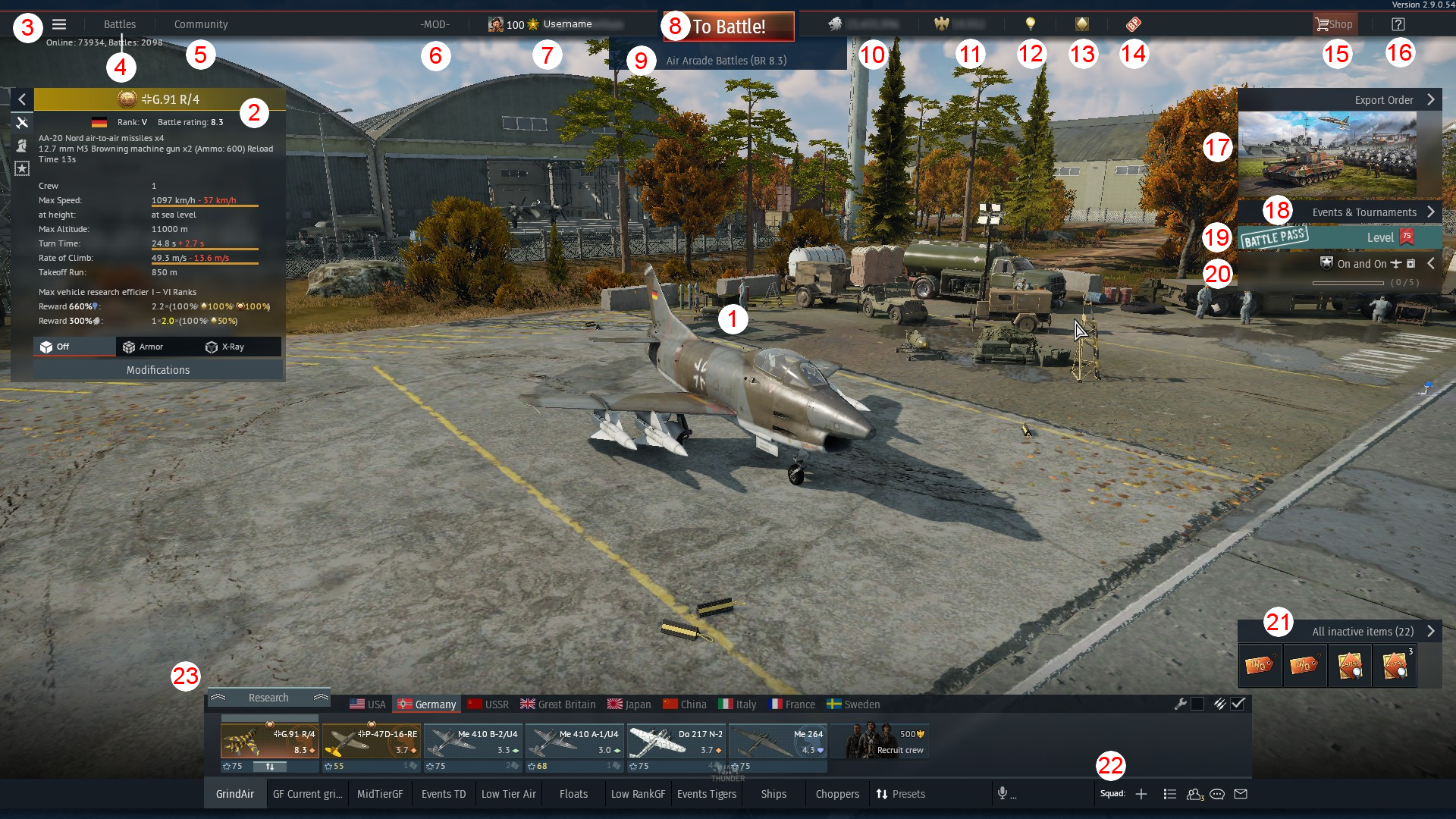Select the Me 264 crew slot
The image size is (1456, 819).
[x=777, y=742]
